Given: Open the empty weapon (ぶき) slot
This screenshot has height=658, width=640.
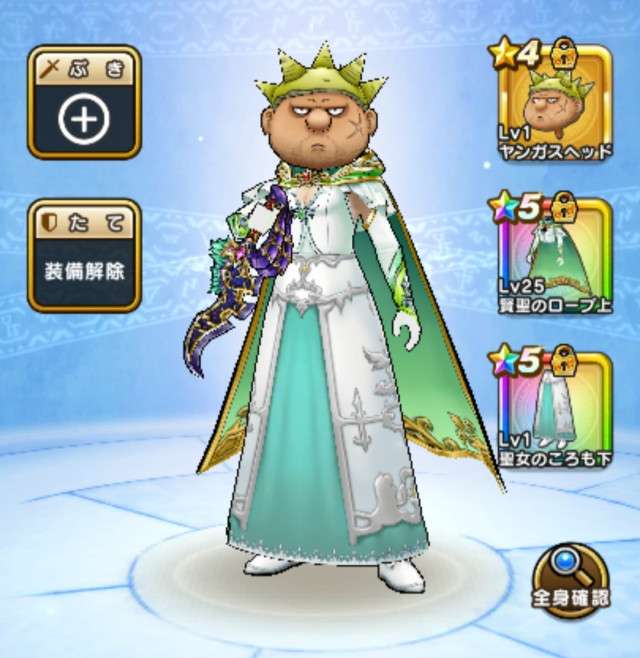Looking at the screenshot, I should pos(84,103).
